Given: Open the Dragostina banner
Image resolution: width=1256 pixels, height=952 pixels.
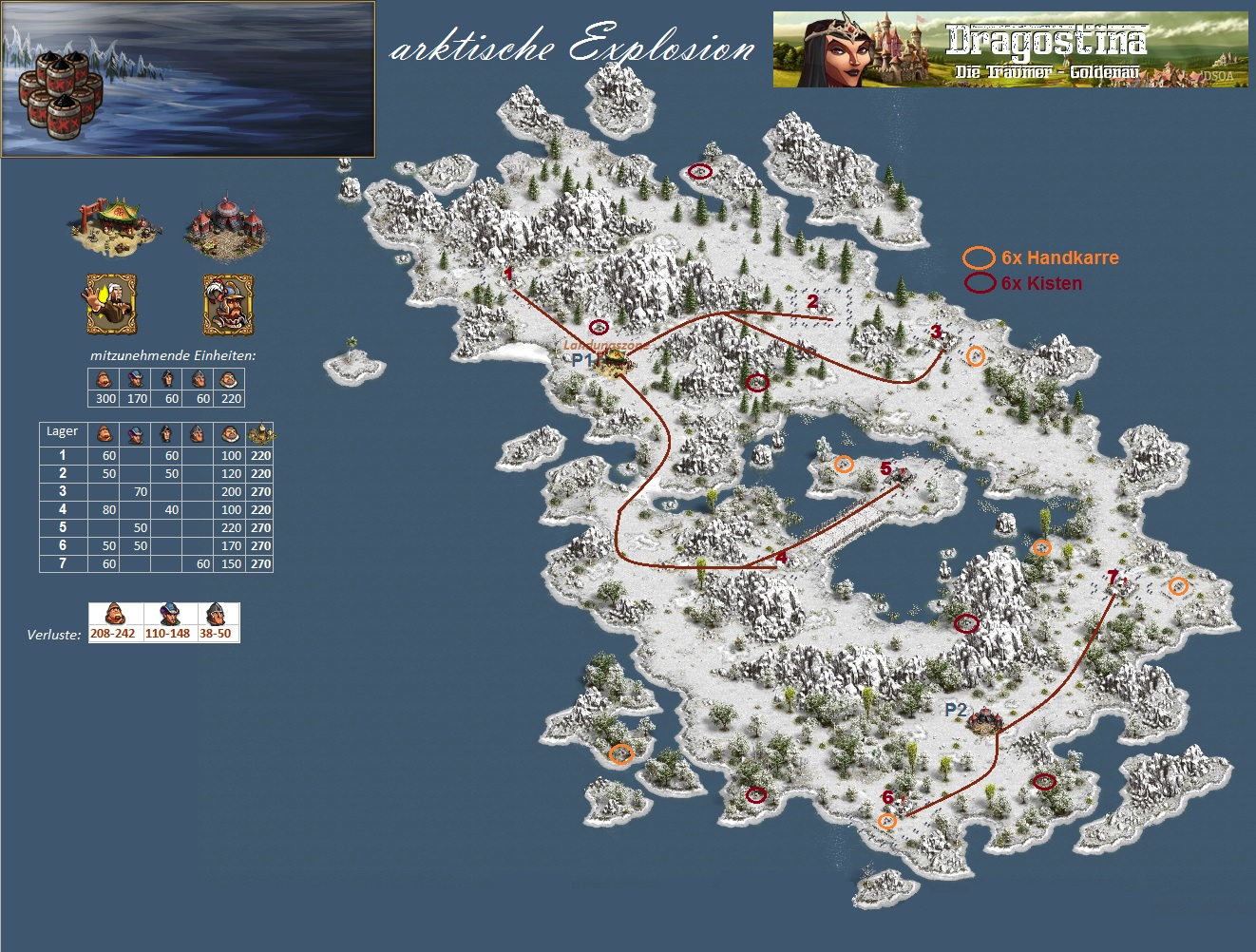Looking at the screenshot, I should pos(1010,49).
